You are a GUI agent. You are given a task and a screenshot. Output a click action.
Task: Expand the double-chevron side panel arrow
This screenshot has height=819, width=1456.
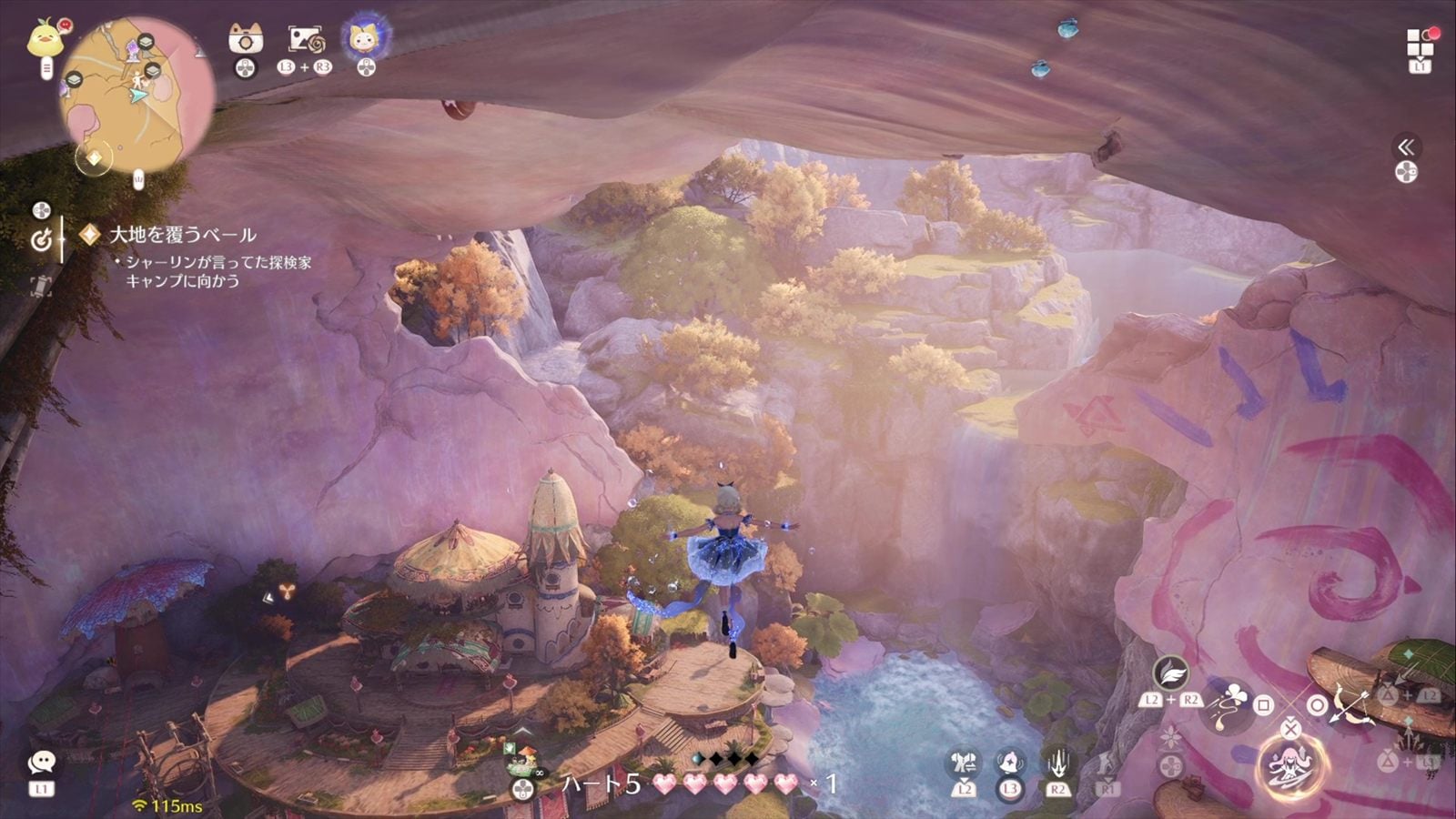[1406, 147]
